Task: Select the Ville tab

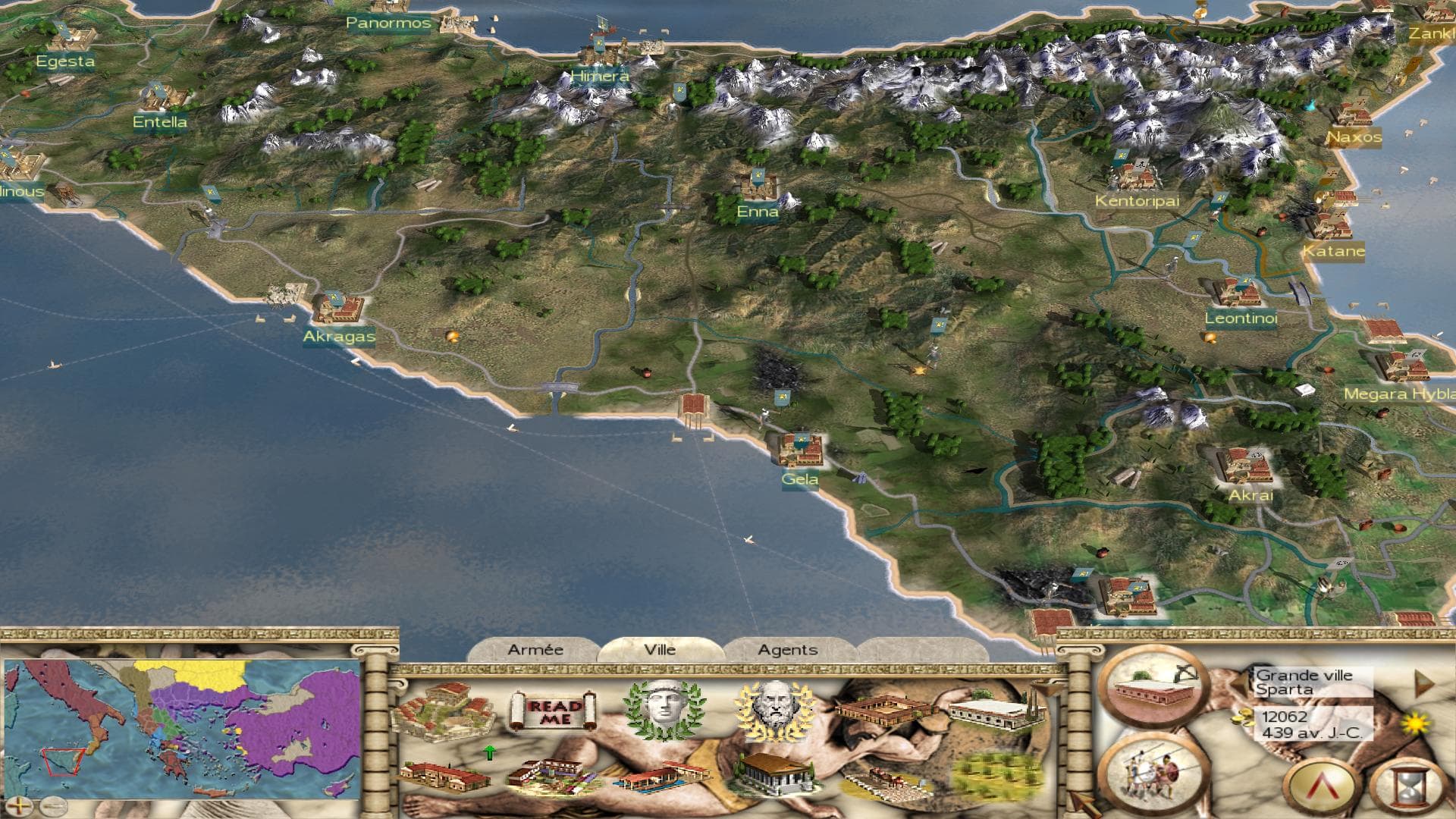Action: (660, 650)
